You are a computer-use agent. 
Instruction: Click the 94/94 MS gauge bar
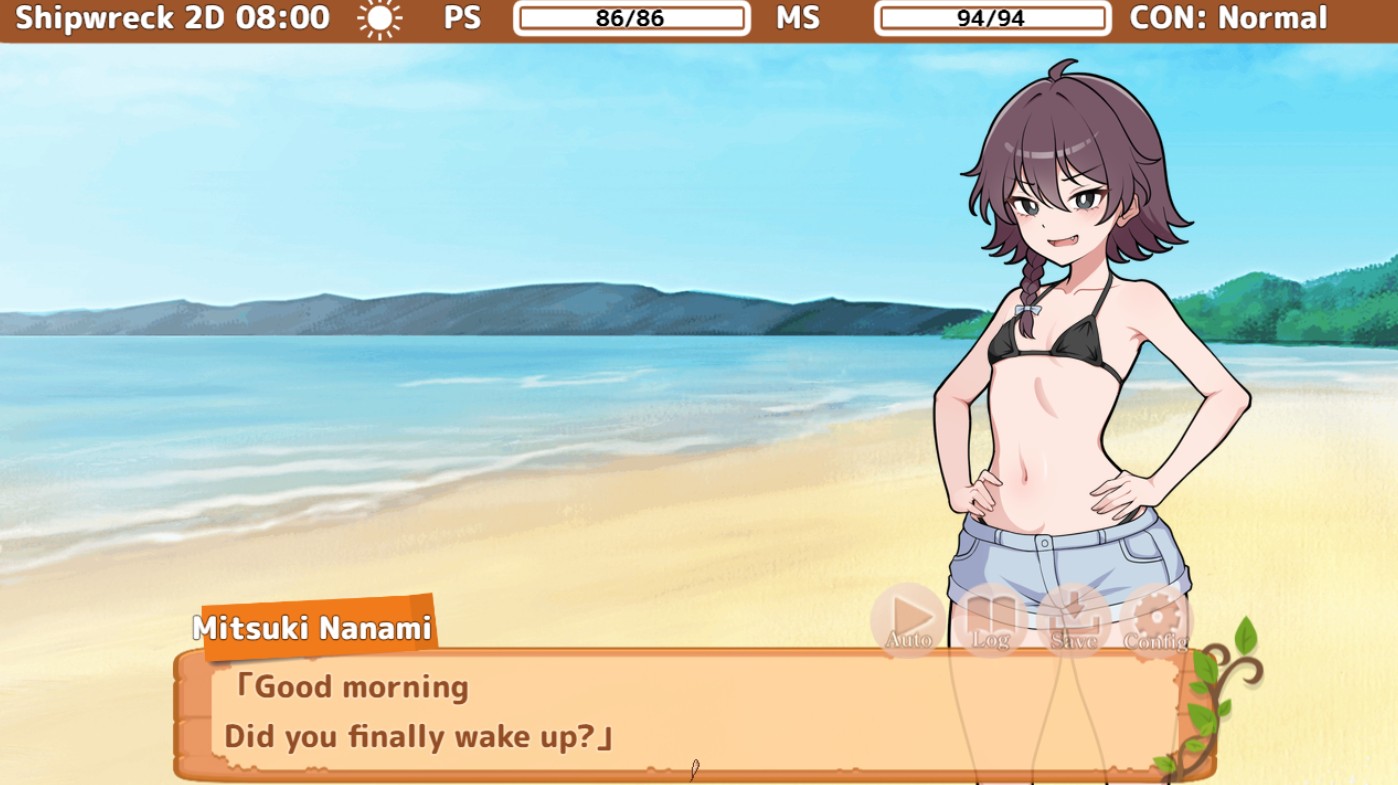coord(993,17)
